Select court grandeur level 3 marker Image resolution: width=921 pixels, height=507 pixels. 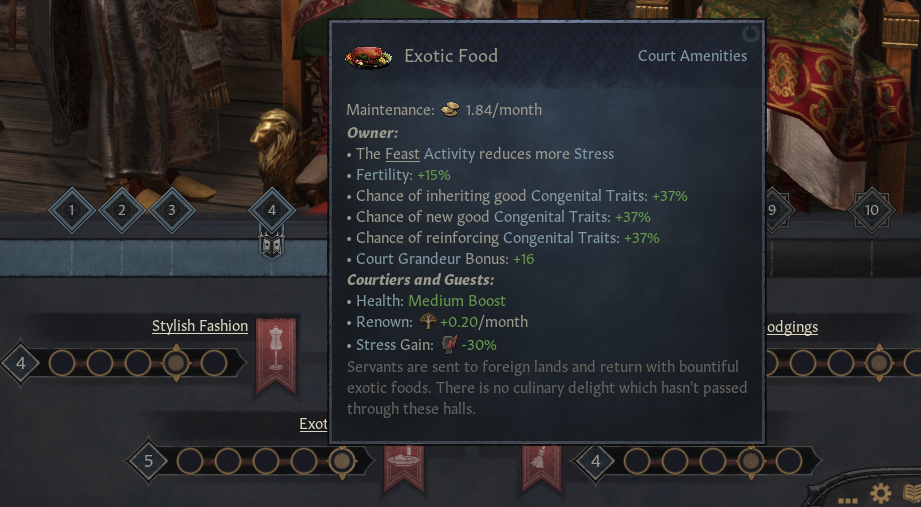point(172,210)
